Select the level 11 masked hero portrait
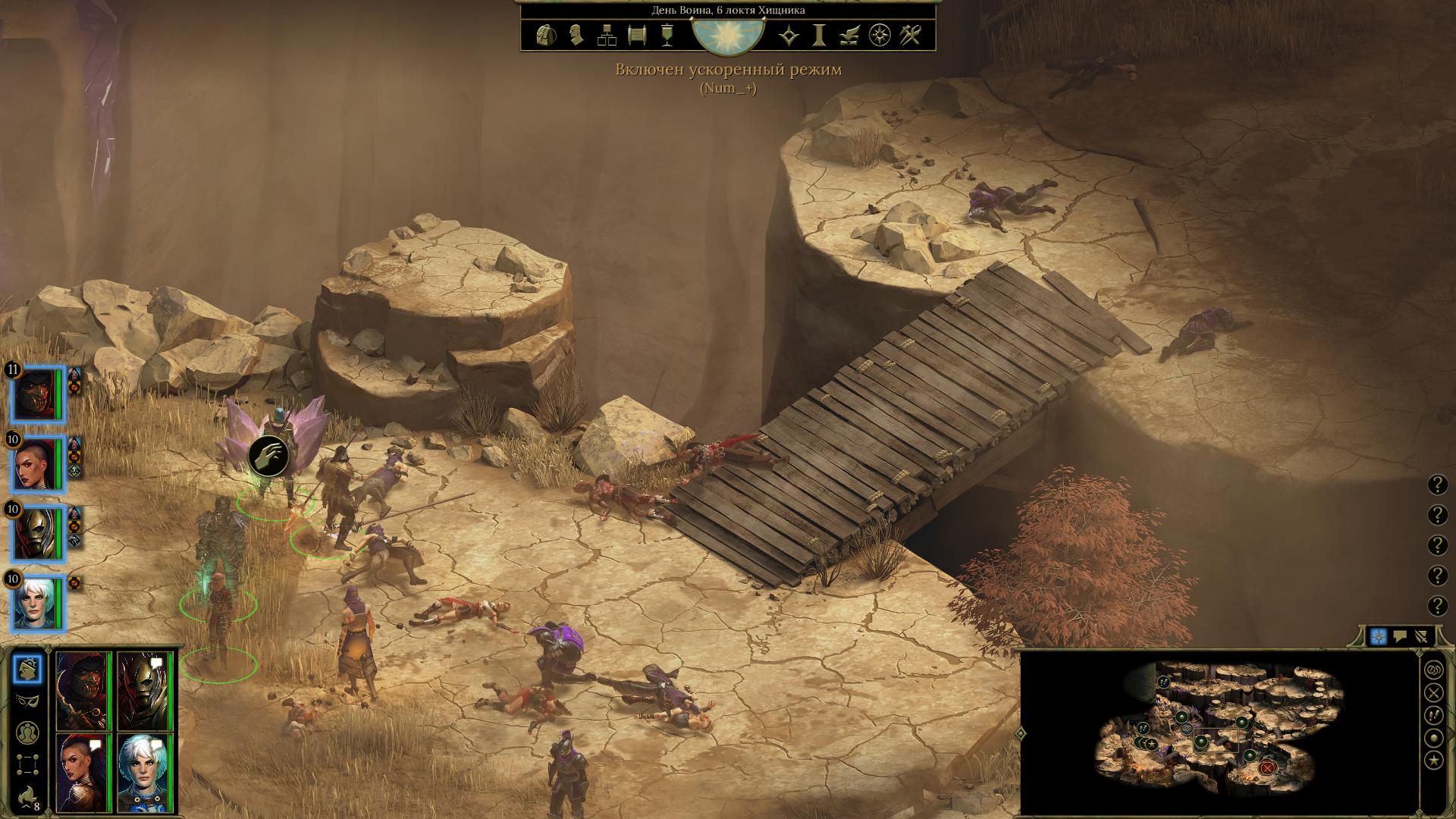The width and height of the screenshot is (1456, 819). [x=38, y=395]
